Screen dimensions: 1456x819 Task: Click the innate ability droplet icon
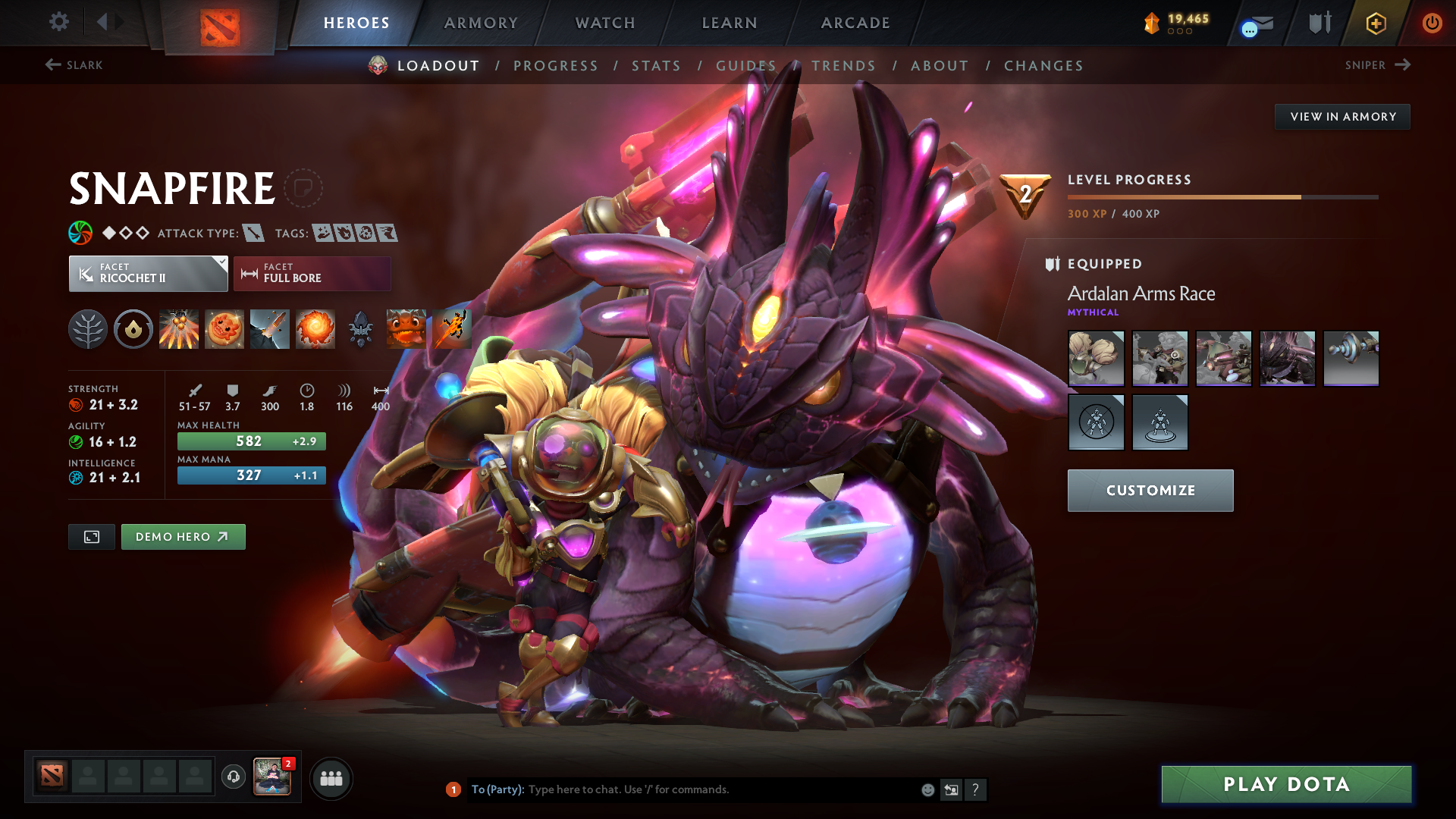[x=133, y=328]
